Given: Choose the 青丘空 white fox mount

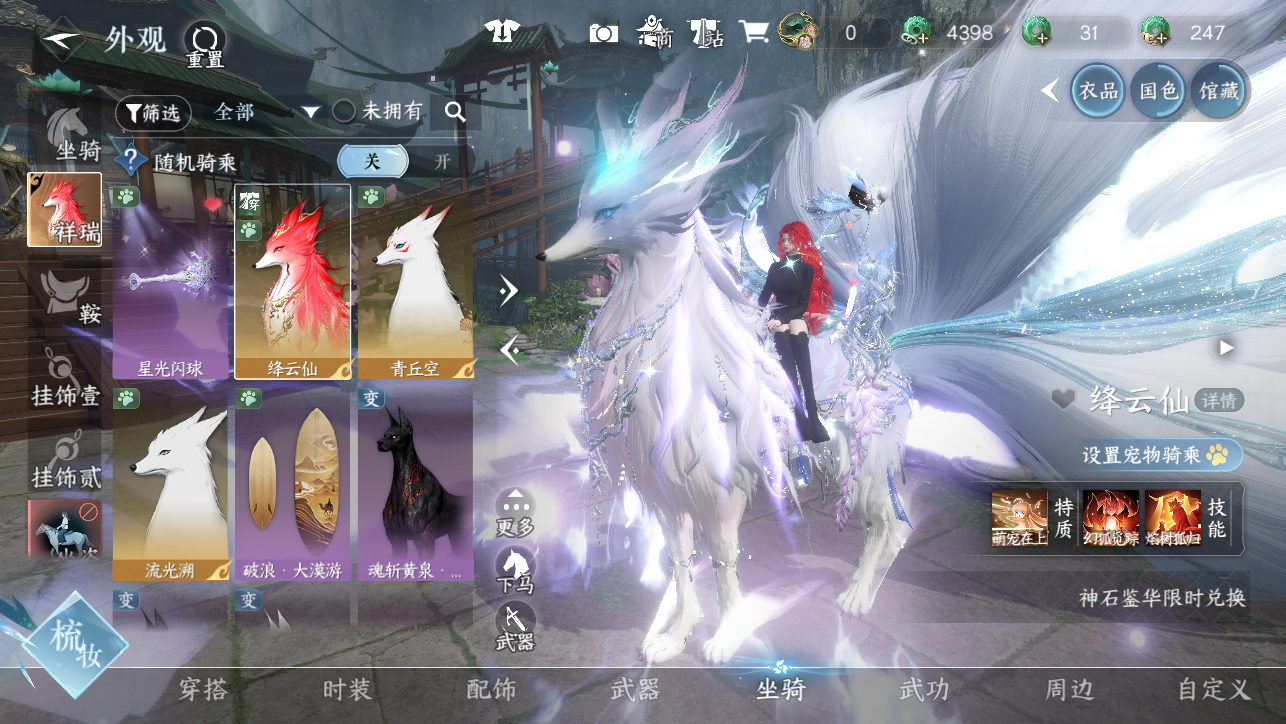Looking at the screenshot, I should pyautogui.click(x=415, y=281).
